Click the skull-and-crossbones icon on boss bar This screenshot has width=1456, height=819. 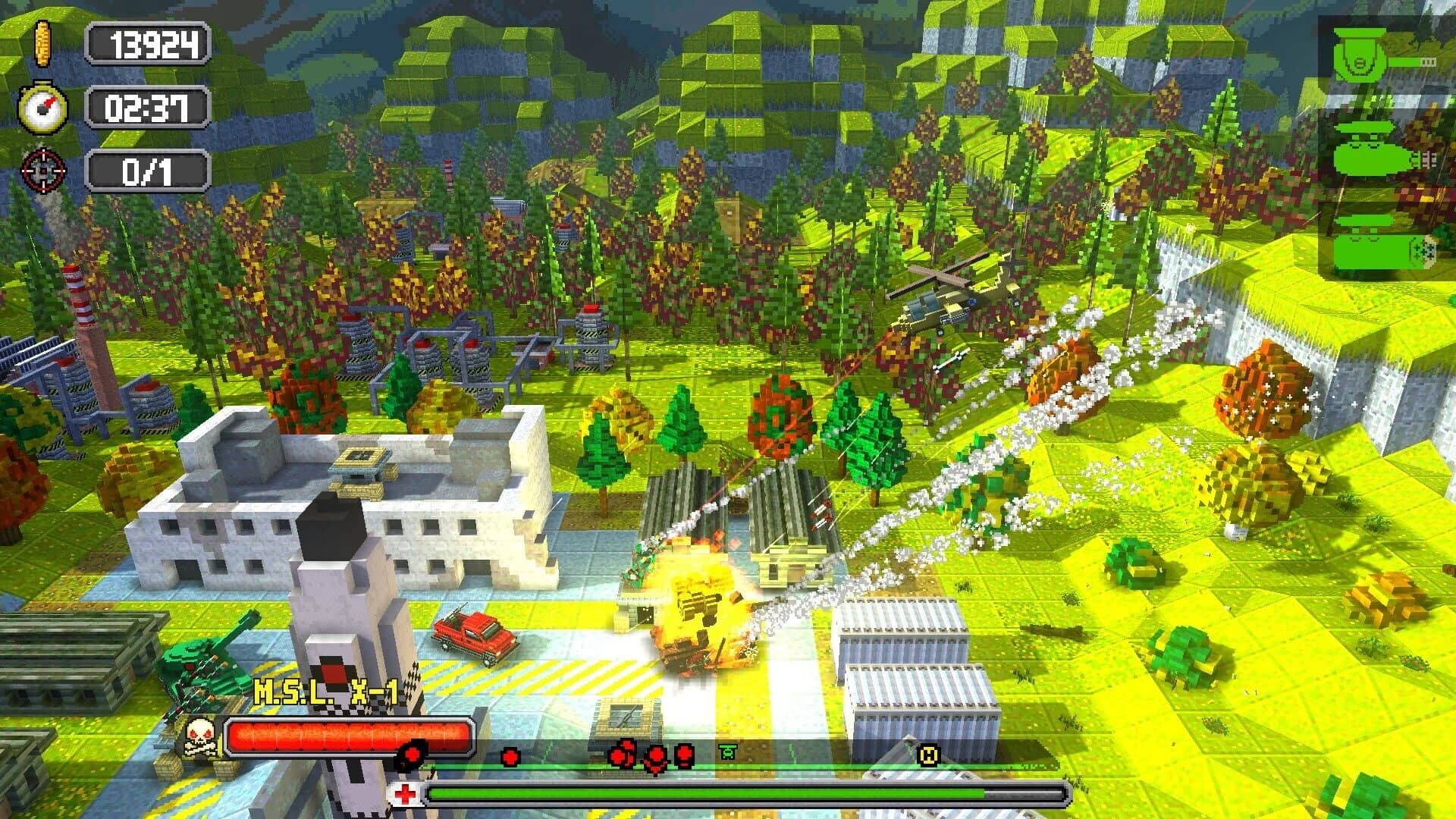(x=199, y=738)
